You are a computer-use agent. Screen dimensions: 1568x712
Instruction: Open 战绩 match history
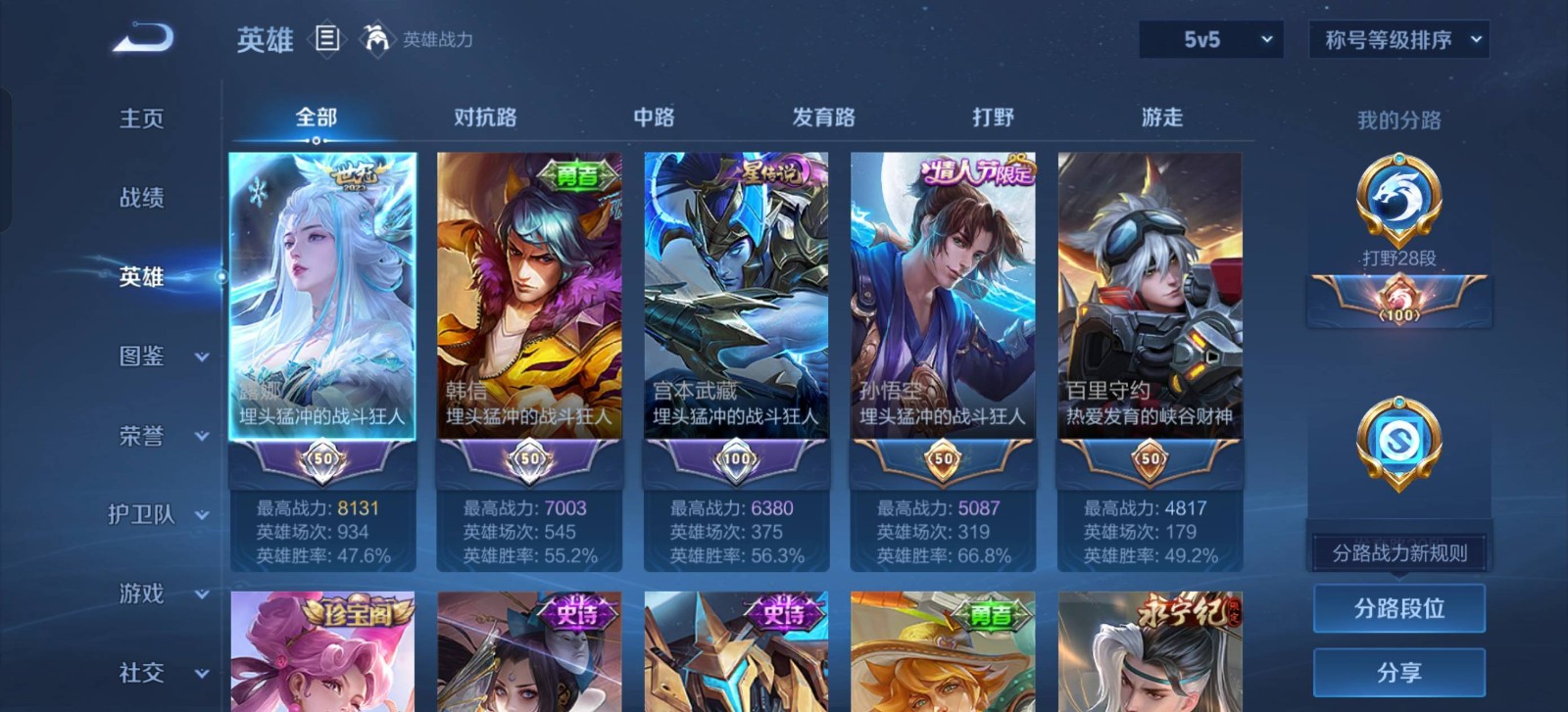click(141, 198)
